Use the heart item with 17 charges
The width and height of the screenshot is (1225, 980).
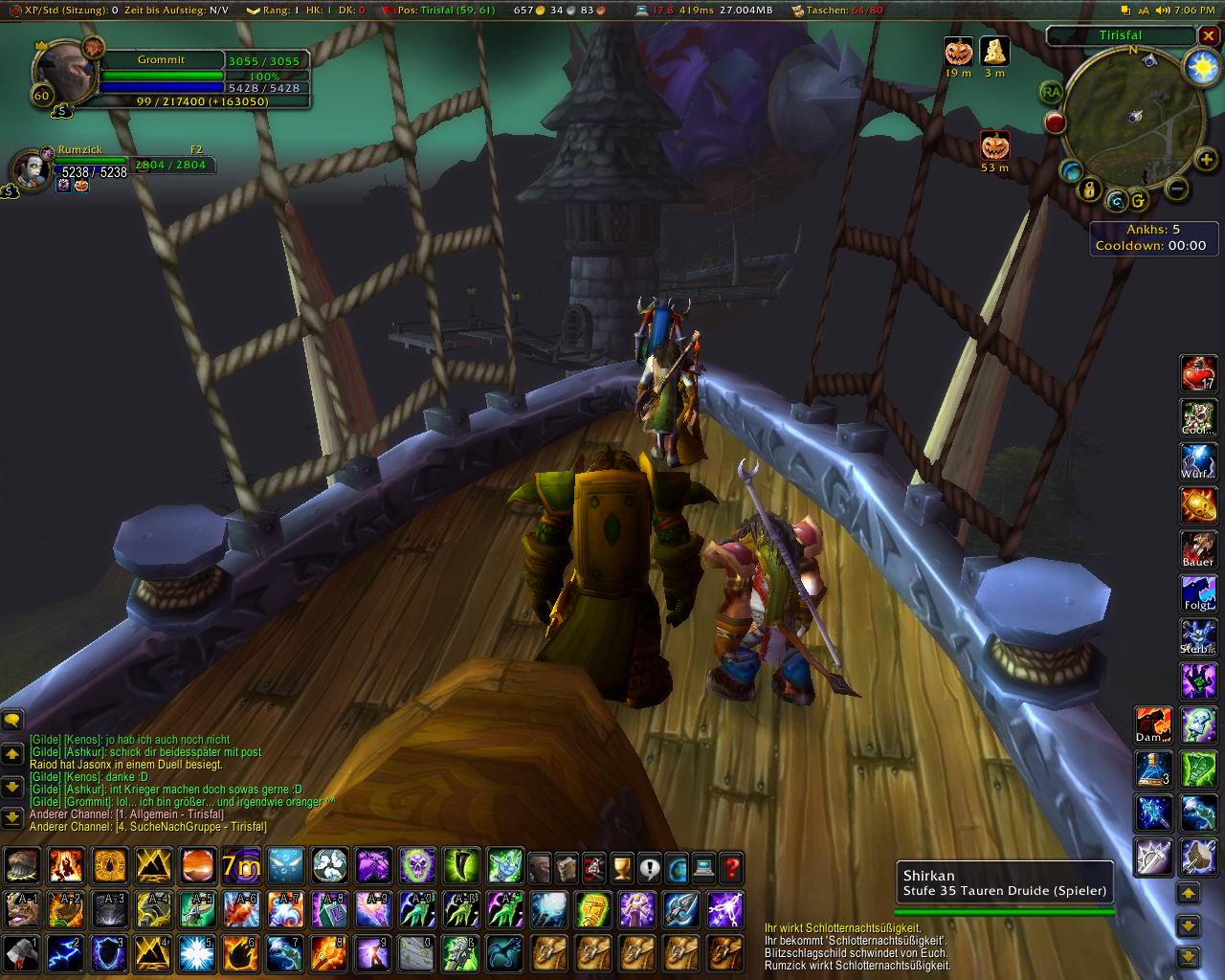pos(1198,373)
